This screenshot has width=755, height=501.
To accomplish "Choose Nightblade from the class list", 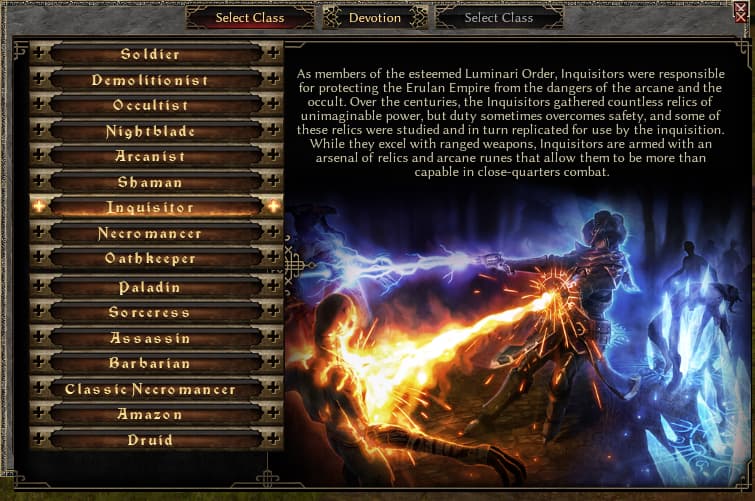I will pos(151,131).
